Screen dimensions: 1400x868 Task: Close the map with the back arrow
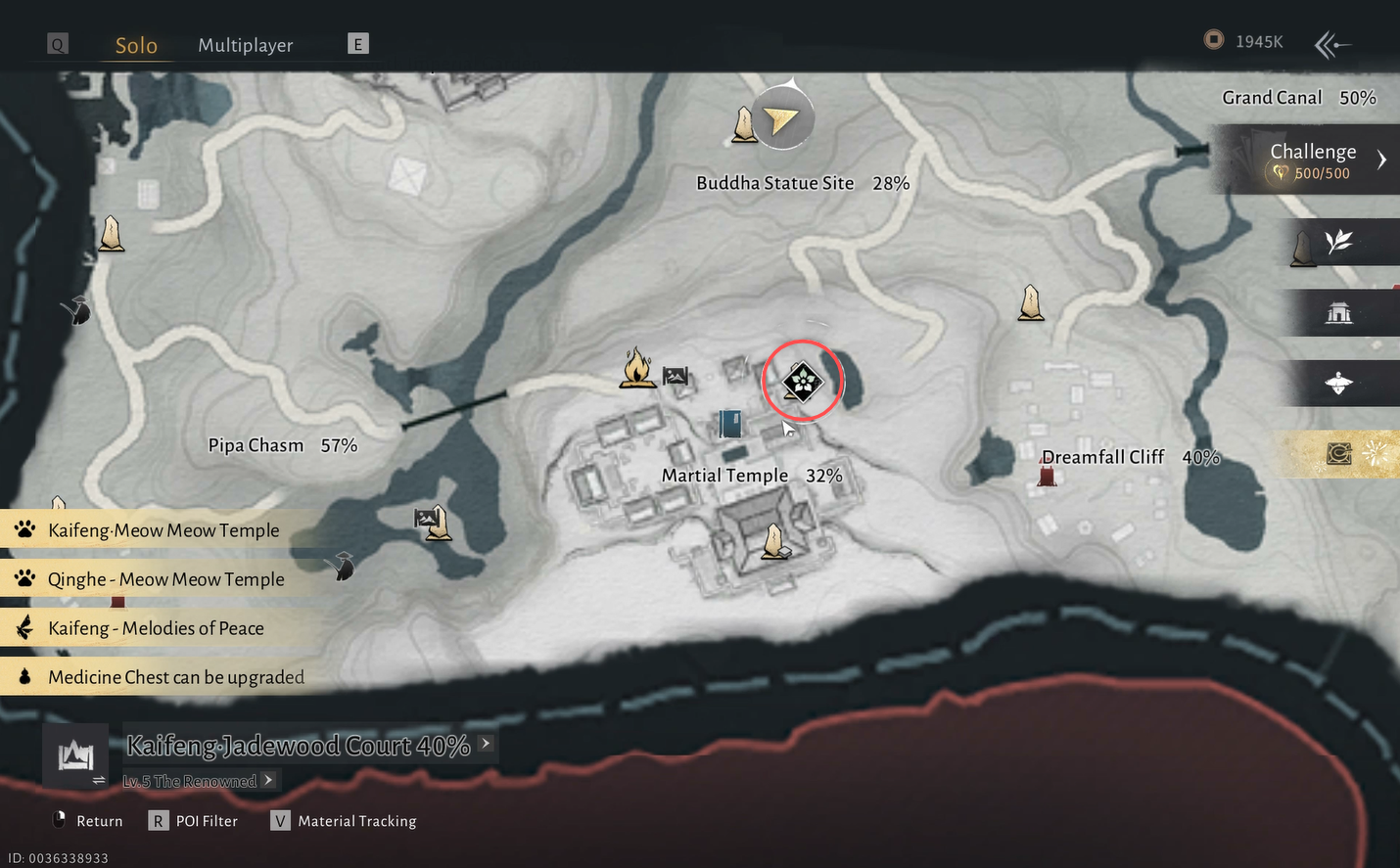coord(1331,44)
